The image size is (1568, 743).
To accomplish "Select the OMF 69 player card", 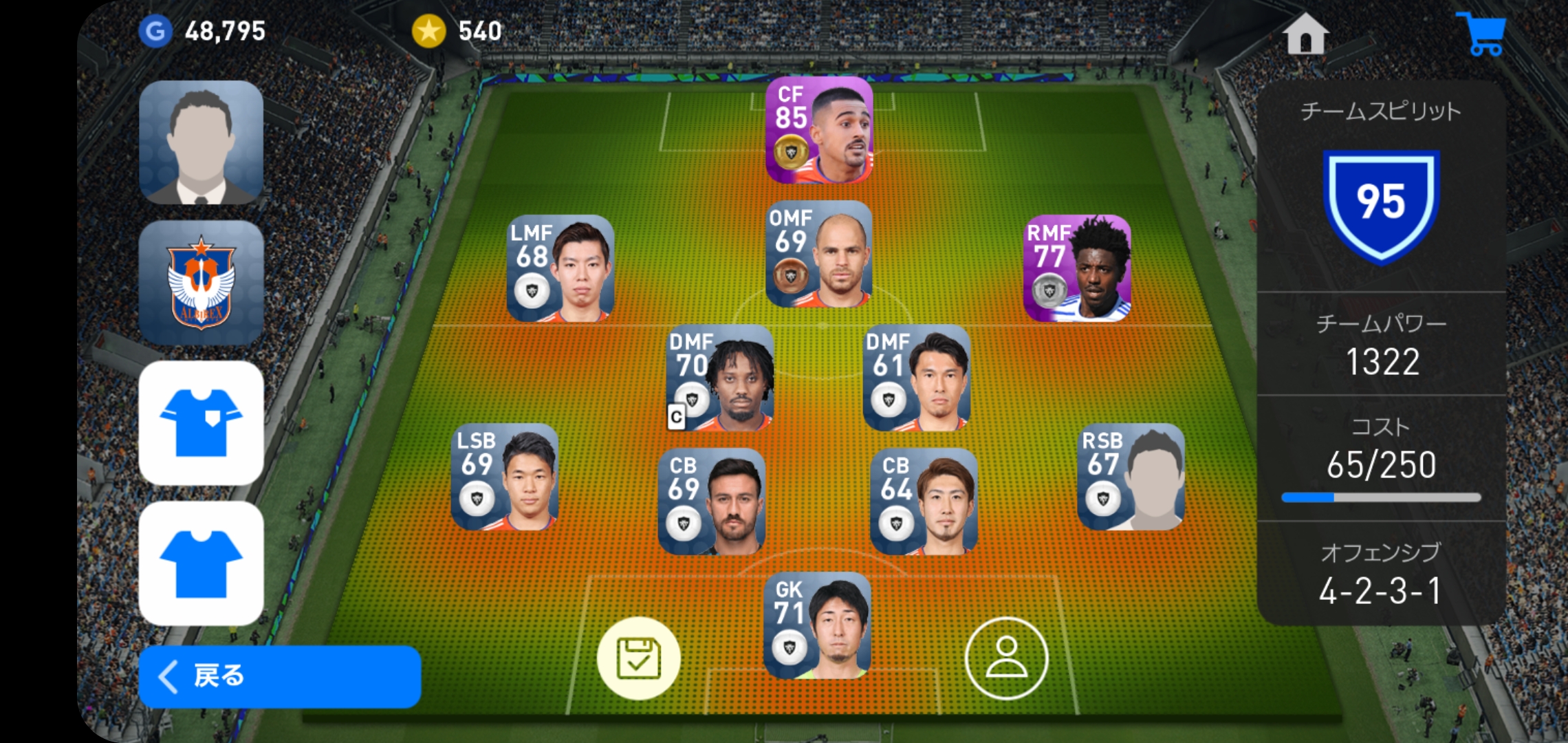I will click(x=819, y=255).
